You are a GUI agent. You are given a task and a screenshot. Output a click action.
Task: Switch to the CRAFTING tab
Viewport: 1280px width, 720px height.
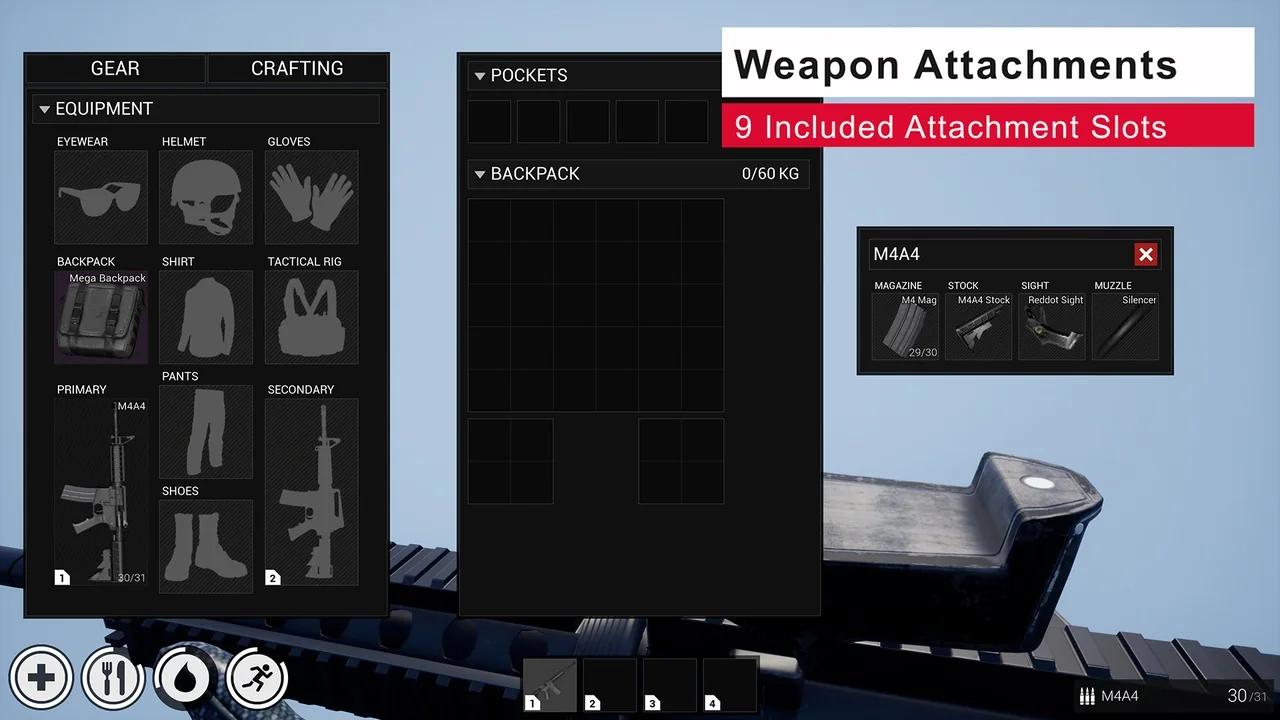(297, 68)
